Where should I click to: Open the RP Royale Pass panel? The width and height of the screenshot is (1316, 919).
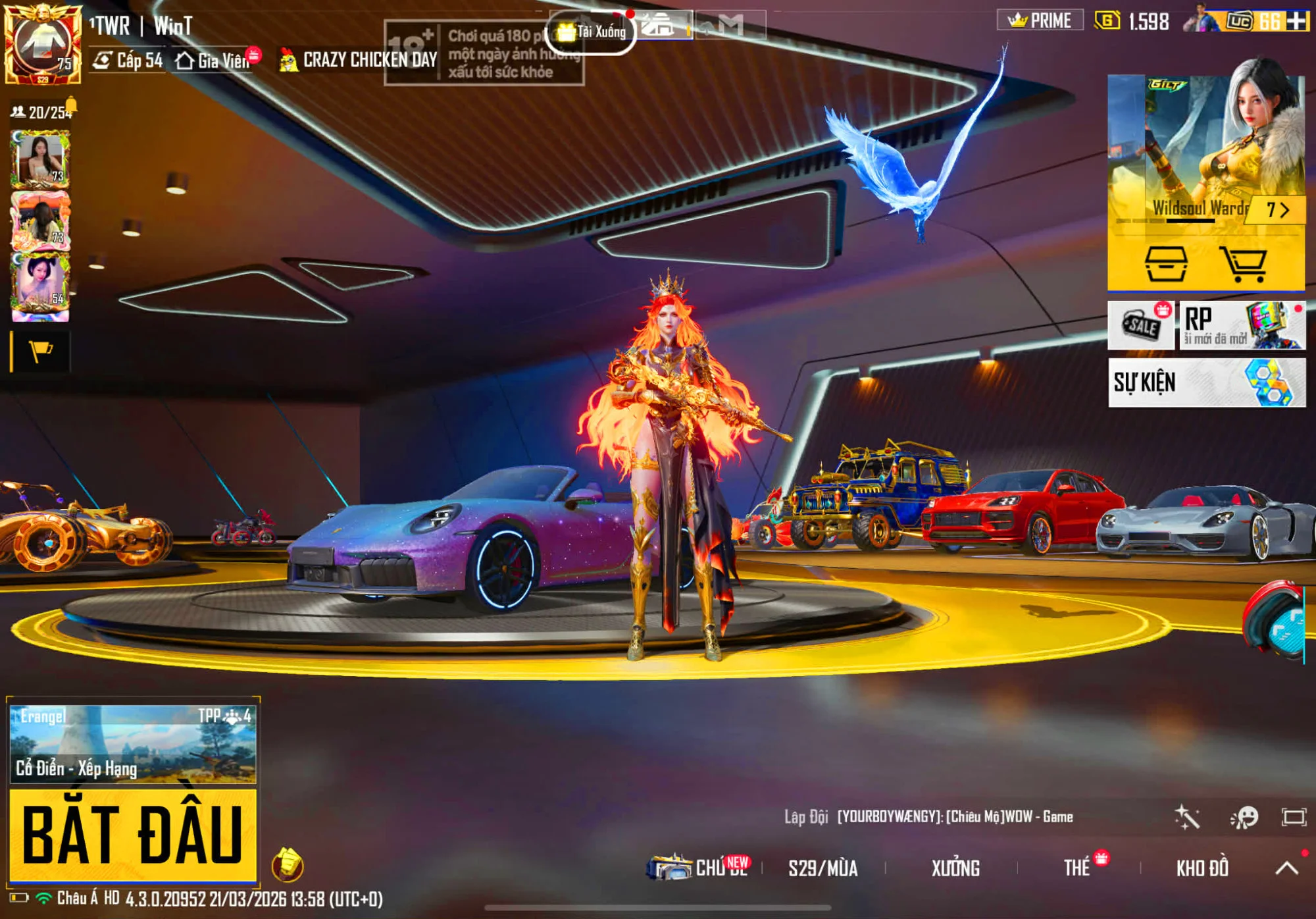coord(1242,325)
